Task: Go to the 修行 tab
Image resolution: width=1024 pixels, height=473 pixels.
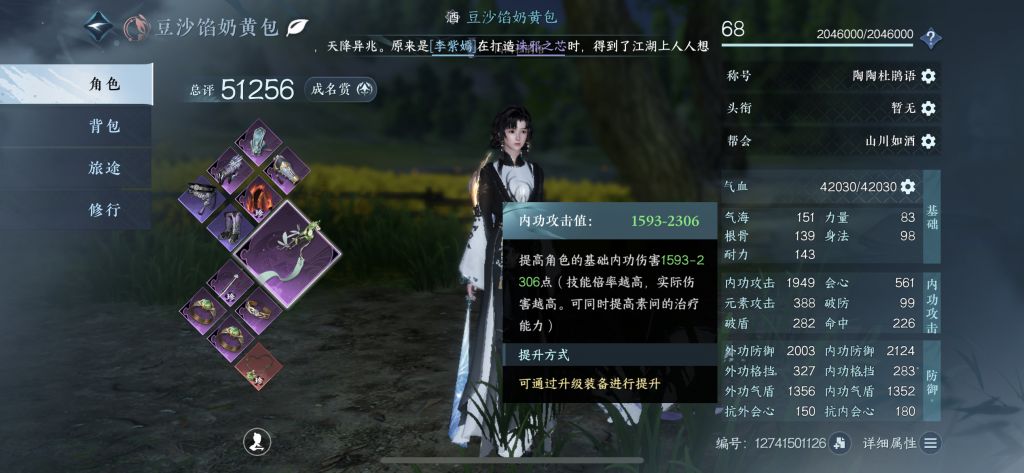Action: pos(75,210)
